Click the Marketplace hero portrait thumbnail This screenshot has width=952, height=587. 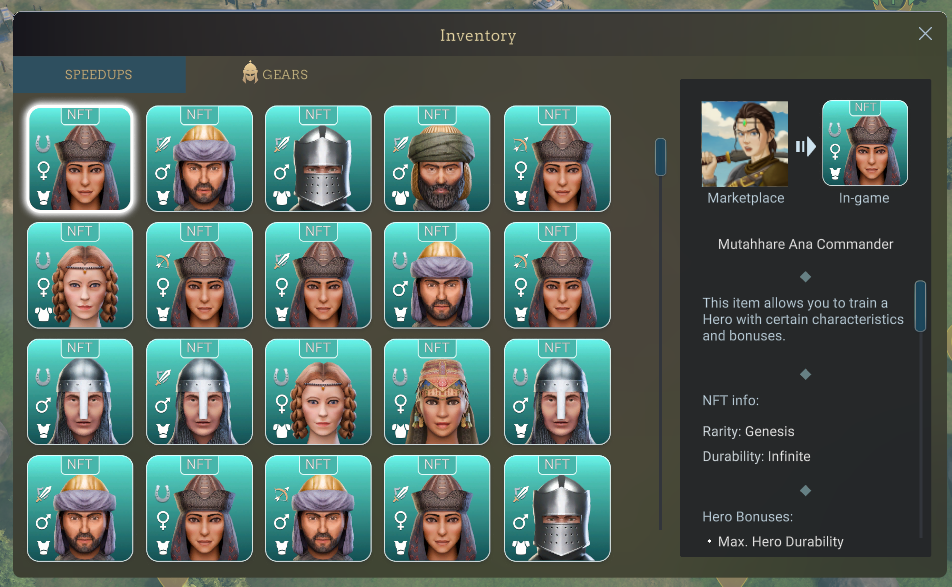pos(745,144)
